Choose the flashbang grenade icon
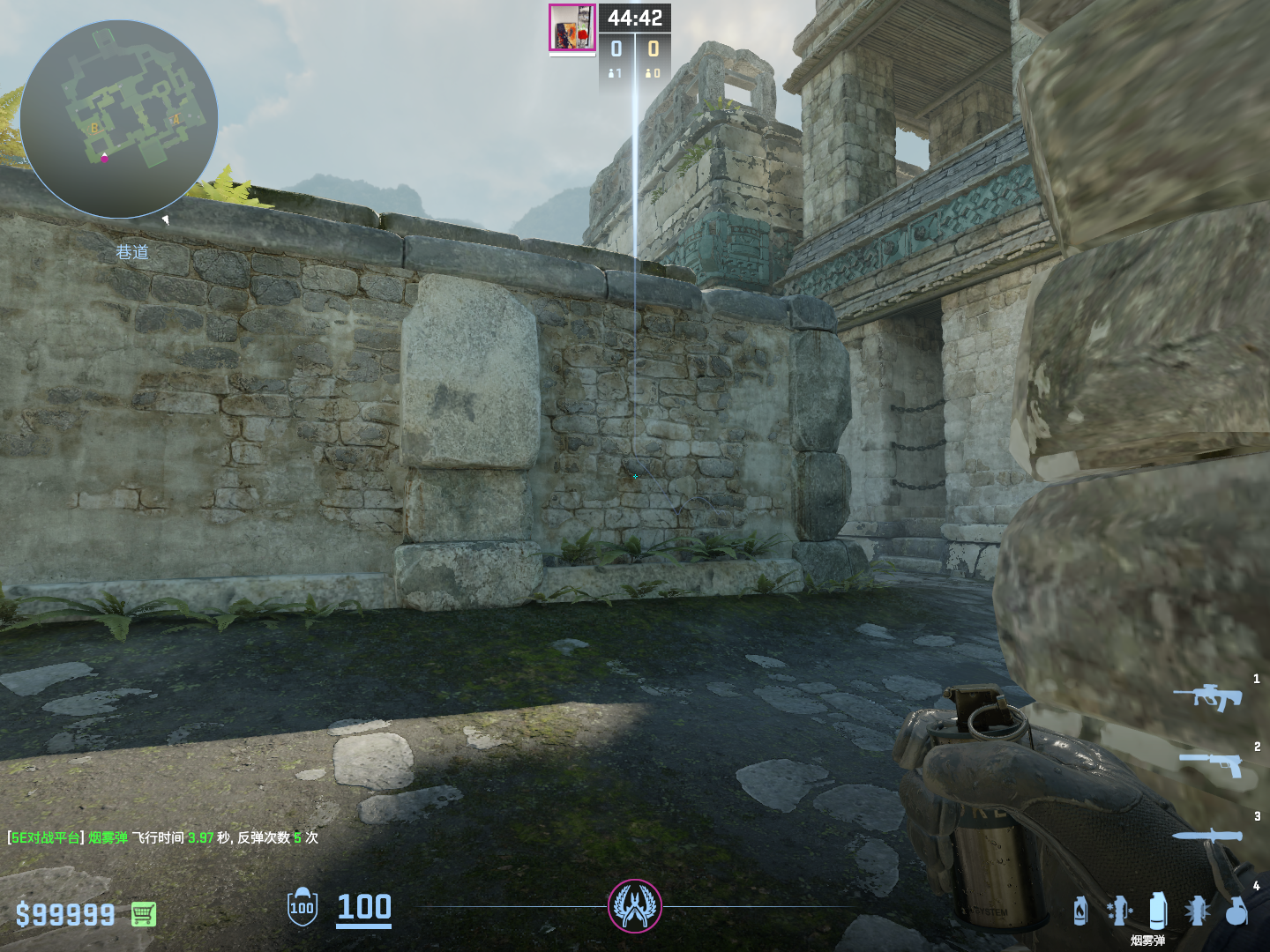Viewport: 1270px width, 952px height. [x=1197, y=911]
